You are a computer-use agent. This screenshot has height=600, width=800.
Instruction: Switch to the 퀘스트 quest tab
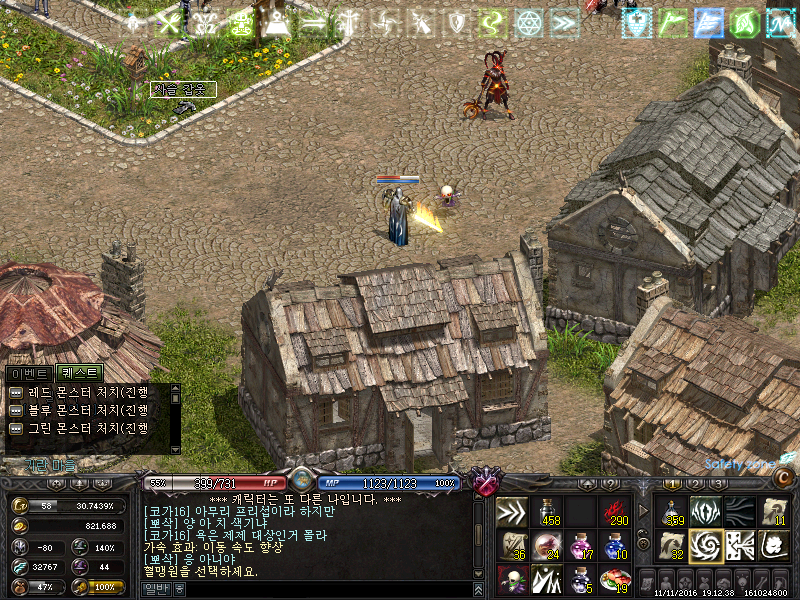click(x=80, y=373)
